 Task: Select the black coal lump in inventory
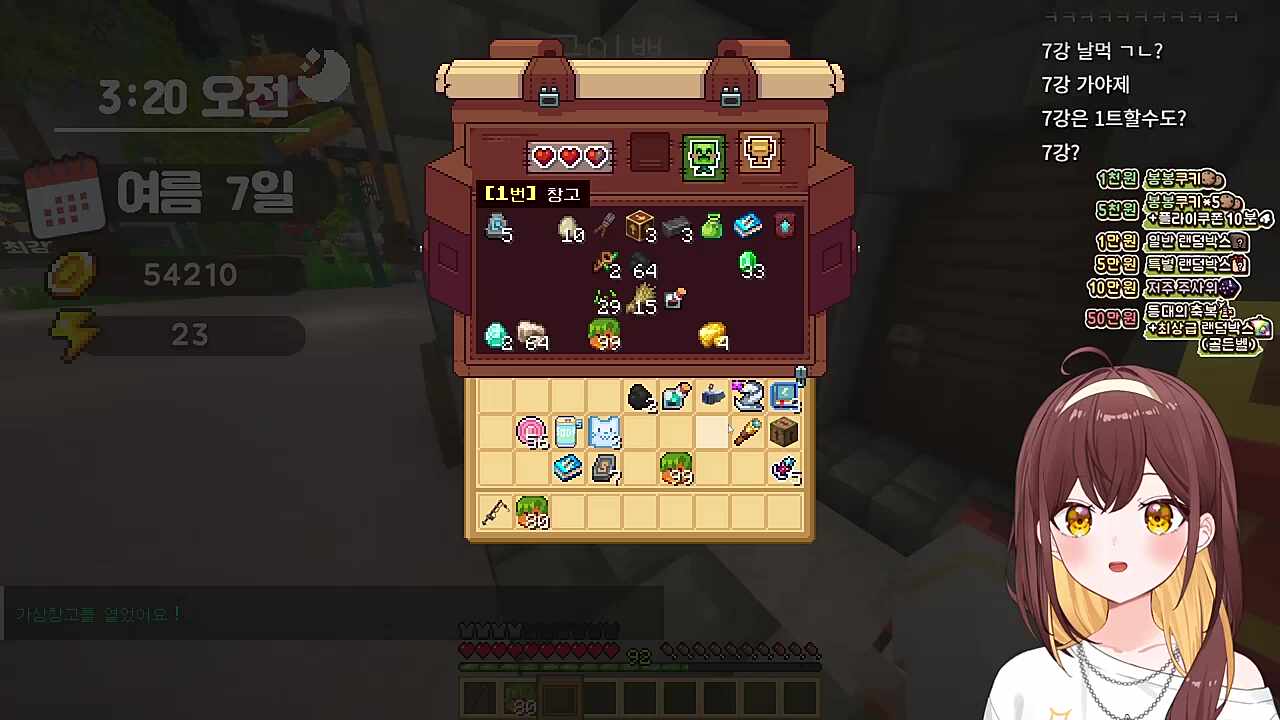pos(640,397)
